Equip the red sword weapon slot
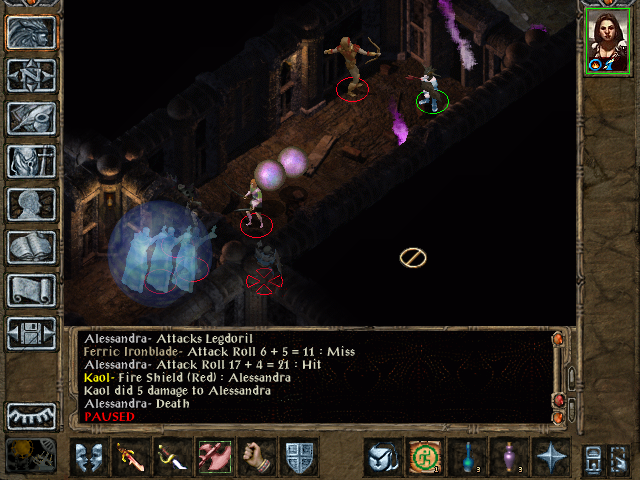The width and height of the screenshot is (640, 480). (131, 457)
